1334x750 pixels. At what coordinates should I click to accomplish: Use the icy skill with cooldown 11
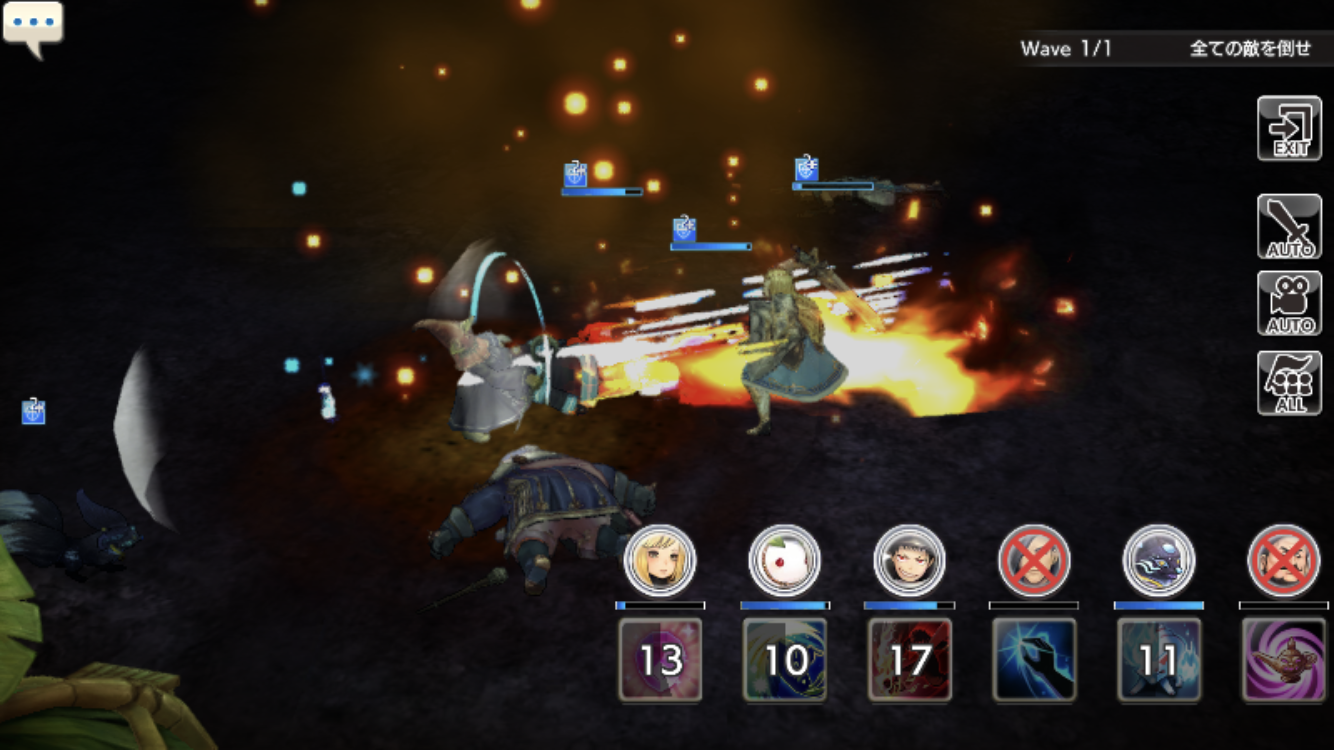1159,659
